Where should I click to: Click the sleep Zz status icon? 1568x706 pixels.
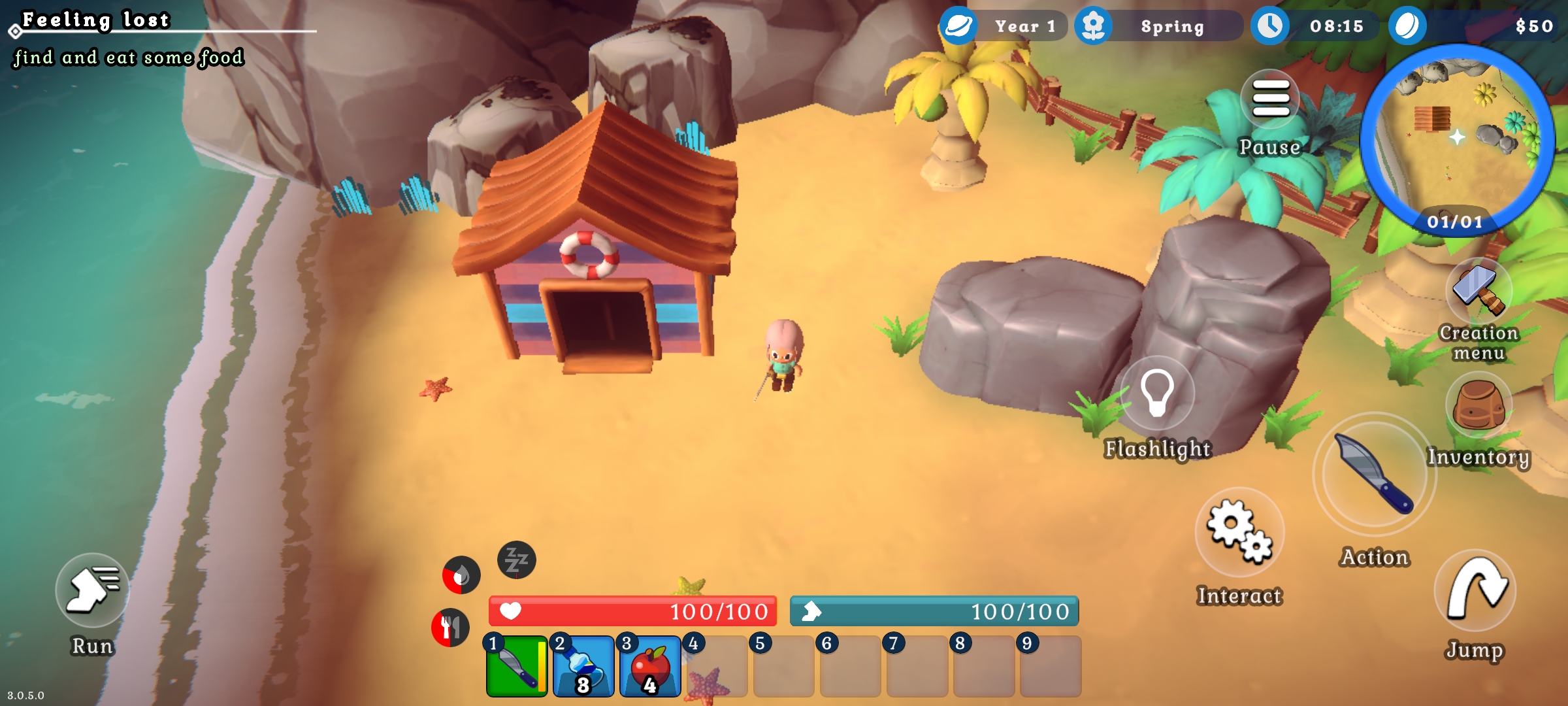click(517, 560)
